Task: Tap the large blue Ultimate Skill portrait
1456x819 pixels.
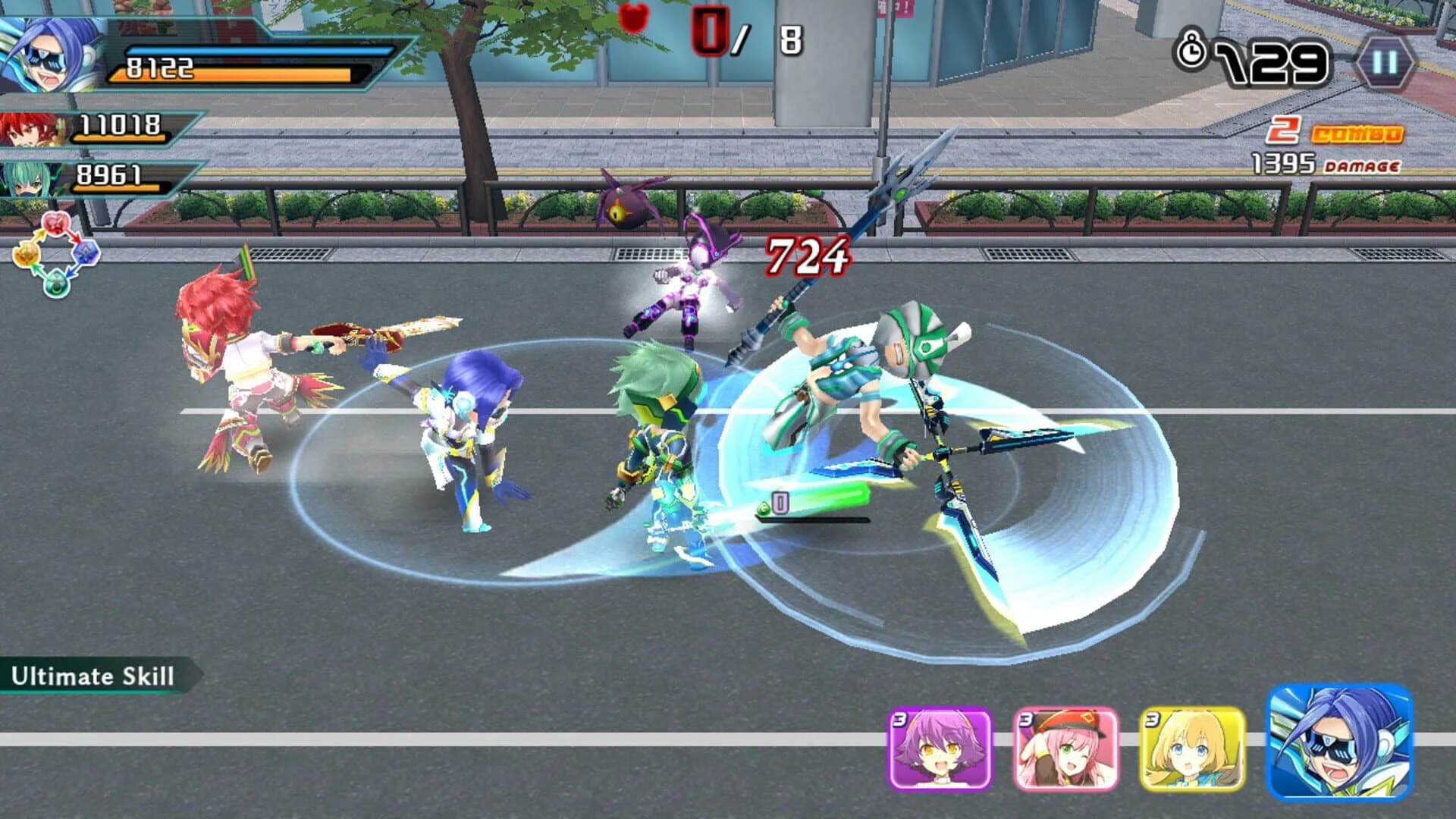Action: tap(1338, 747)
